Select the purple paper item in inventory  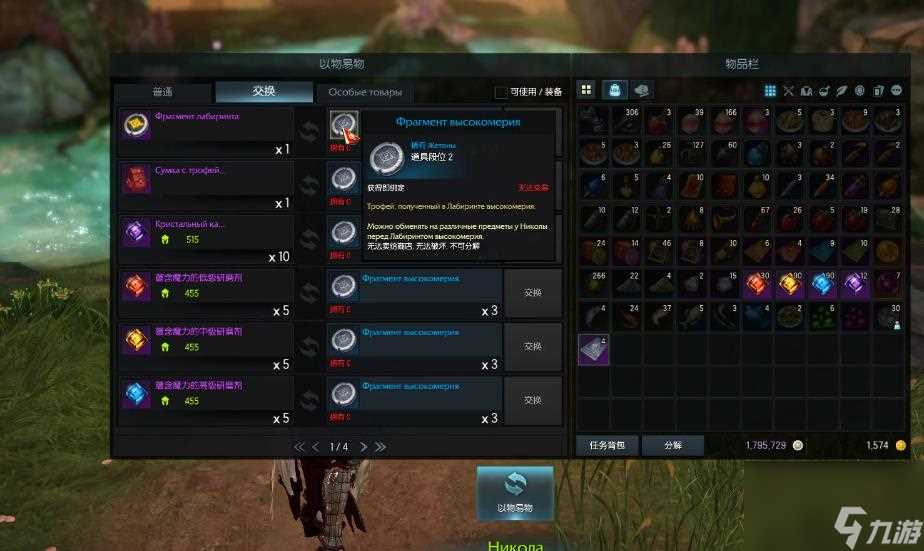point(594,350)
